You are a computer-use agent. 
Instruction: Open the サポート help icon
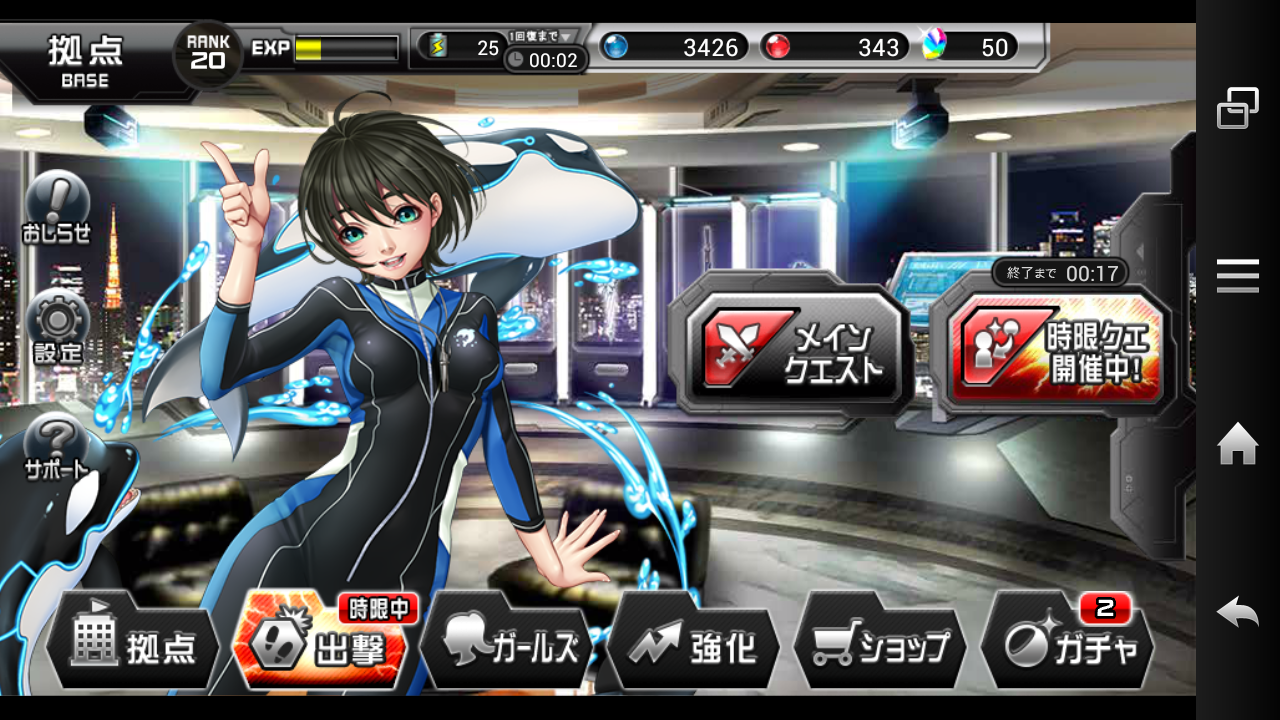[x=57, y=447]
